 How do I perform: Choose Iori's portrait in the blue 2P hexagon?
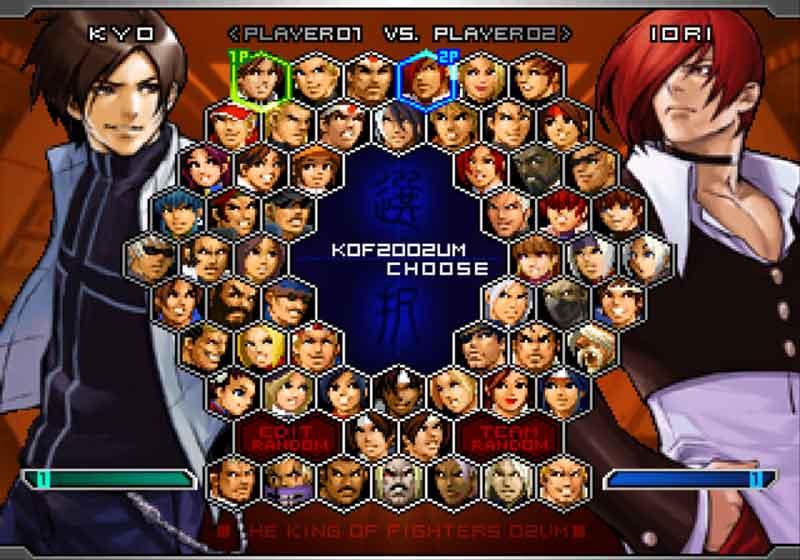[x=428, y=78]
